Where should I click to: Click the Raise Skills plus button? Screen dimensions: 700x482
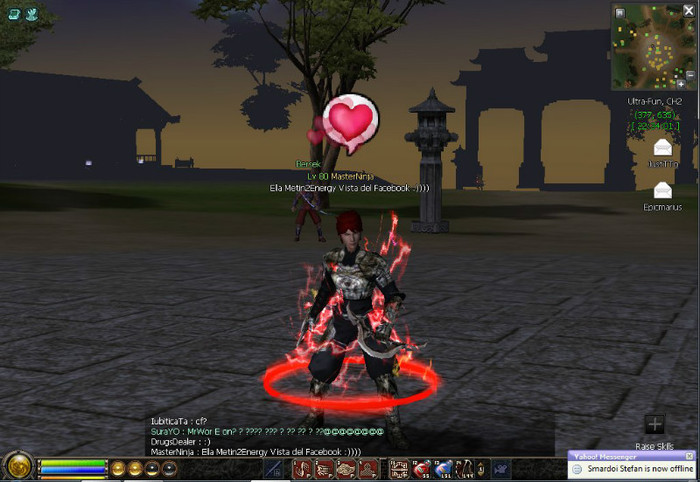[x=654, y=424]
